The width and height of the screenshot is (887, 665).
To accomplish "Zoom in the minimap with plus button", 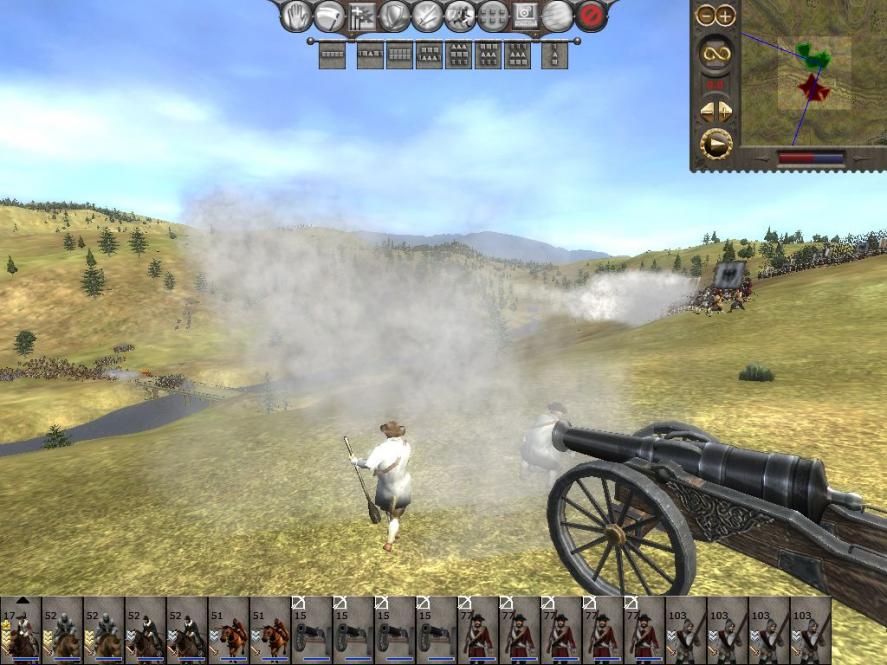I will coord(724,15).
